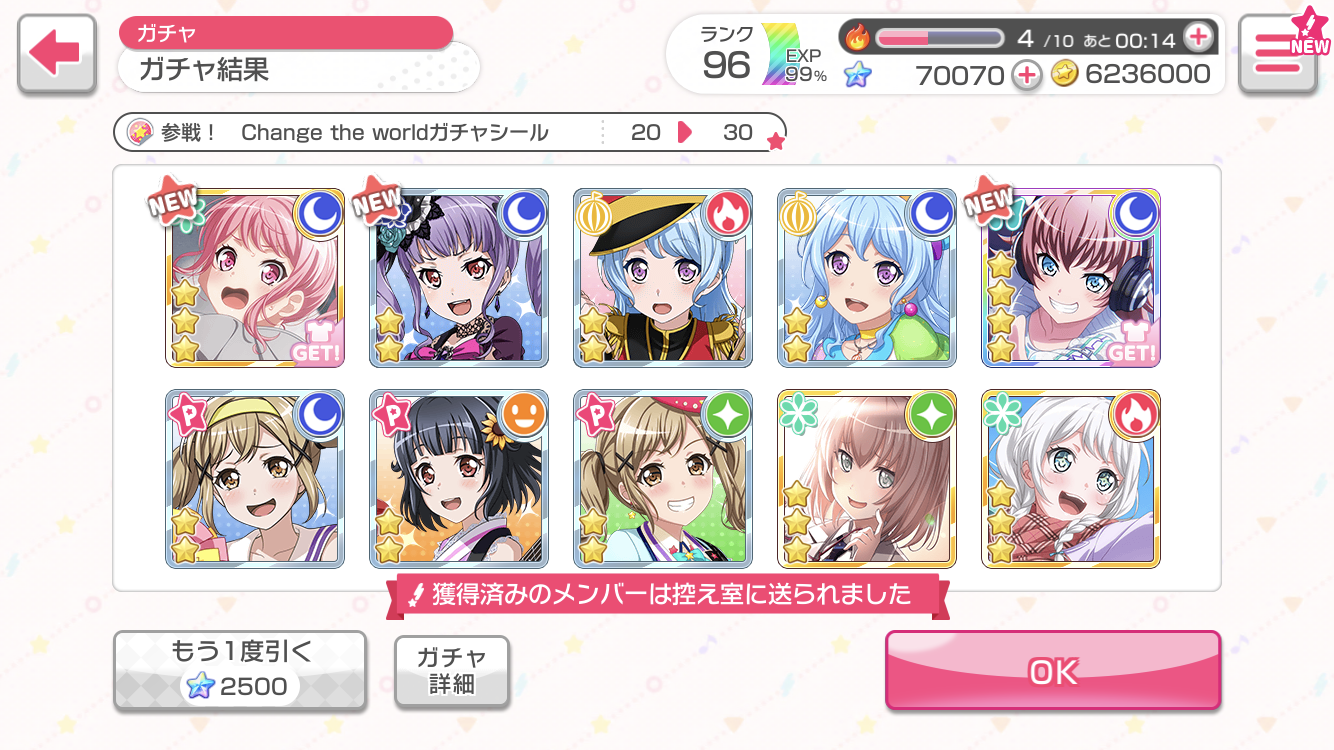Choose the black-haired sunflower hairpin card
Screen dimensions: 1334x750
(x=459, y=479)
